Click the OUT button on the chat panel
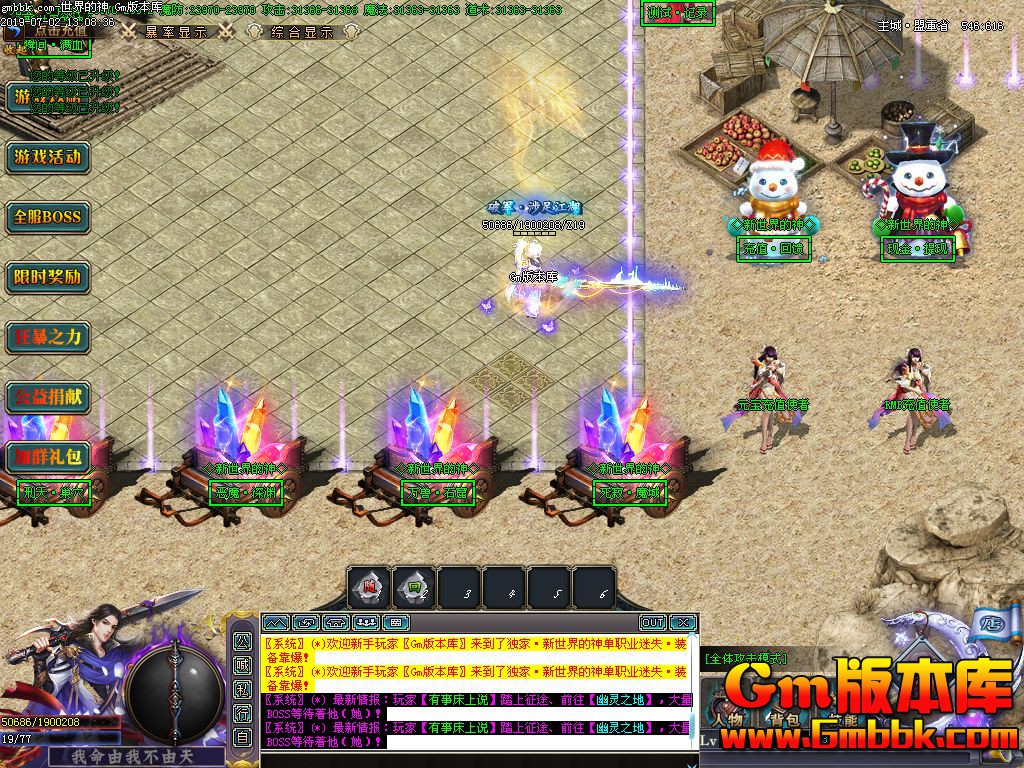This screenshot has width=1024, height=768. (x=652, y=622)
